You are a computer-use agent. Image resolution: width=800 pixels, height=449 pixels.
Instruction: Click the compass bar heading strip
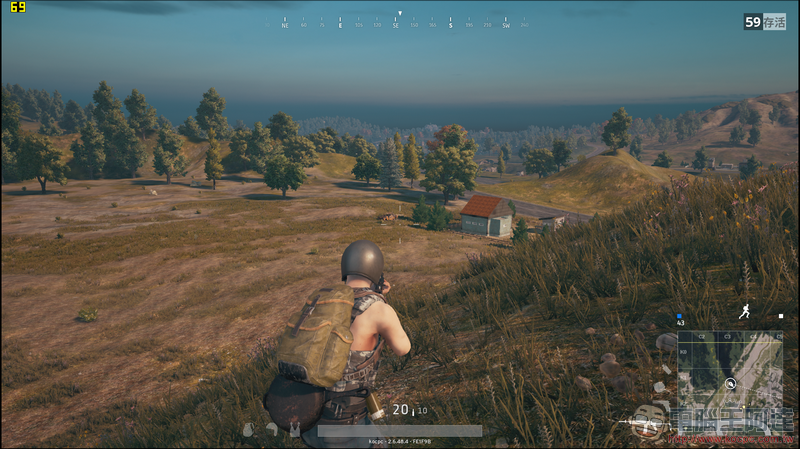point(398,21)
